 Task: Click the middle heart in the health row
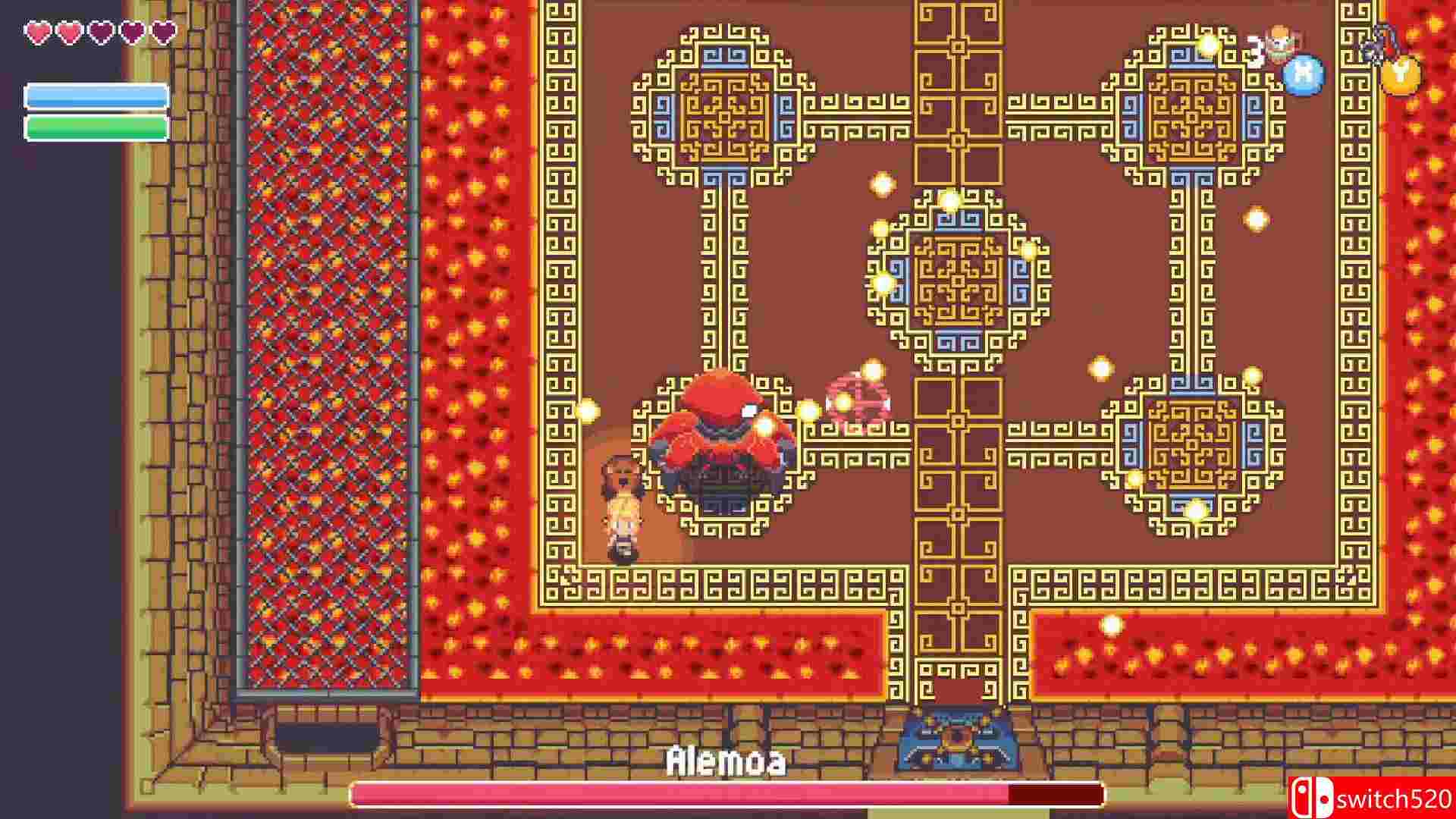tap(101, 31)
